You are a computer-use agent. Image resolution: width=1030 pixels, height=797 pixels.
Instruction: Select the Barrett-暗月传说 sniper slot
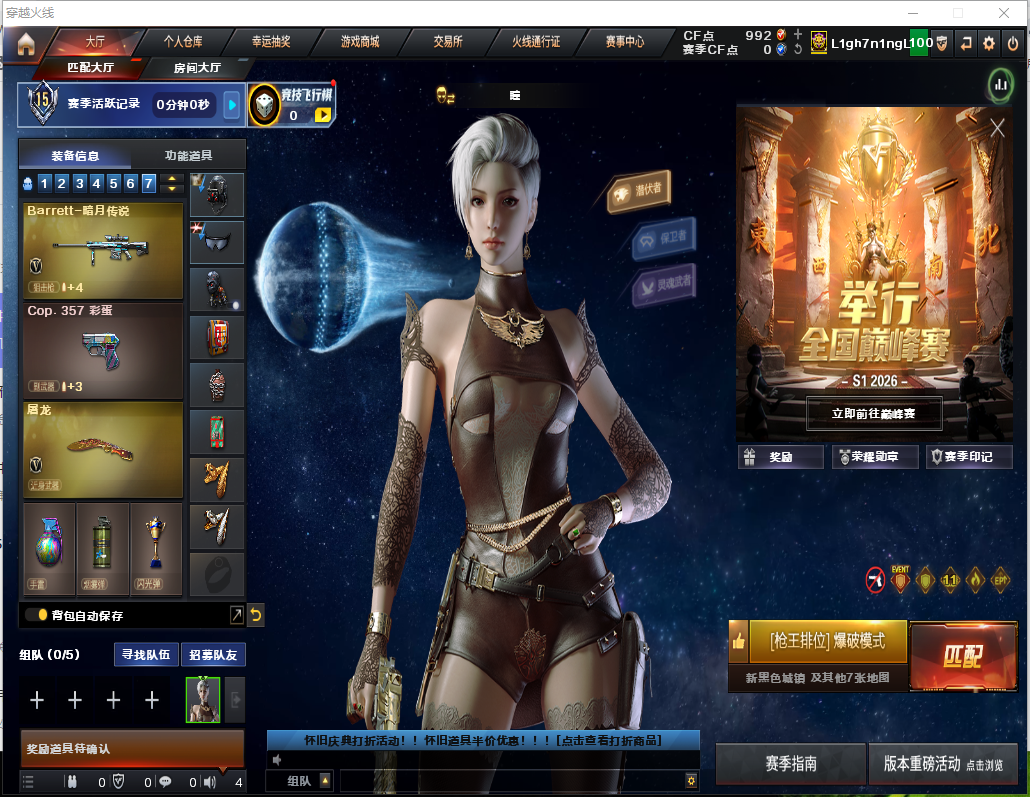[x=103, y=250]
